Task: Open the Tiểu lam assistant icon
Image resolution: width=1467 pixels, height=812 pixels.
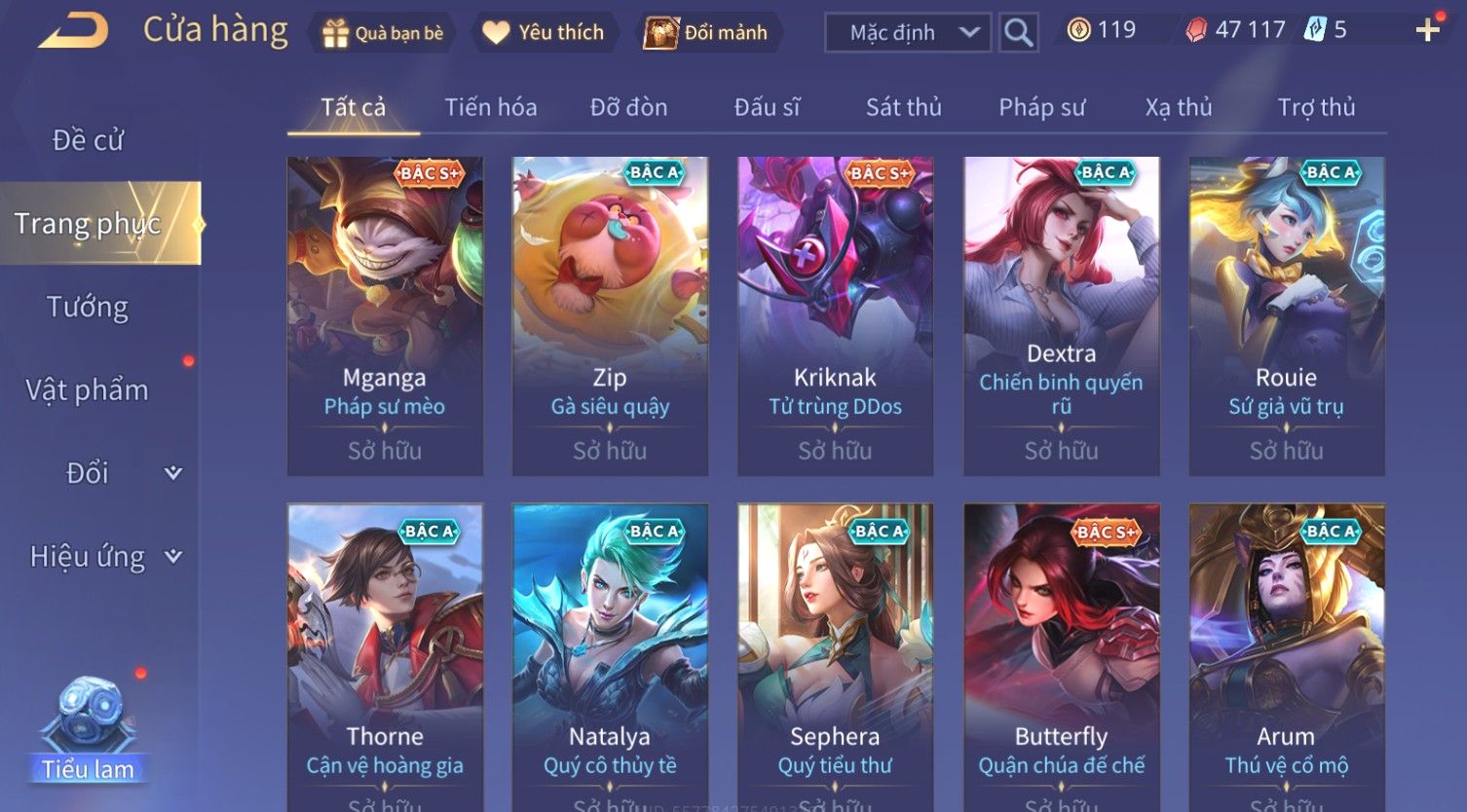Action: click(88, 730)
